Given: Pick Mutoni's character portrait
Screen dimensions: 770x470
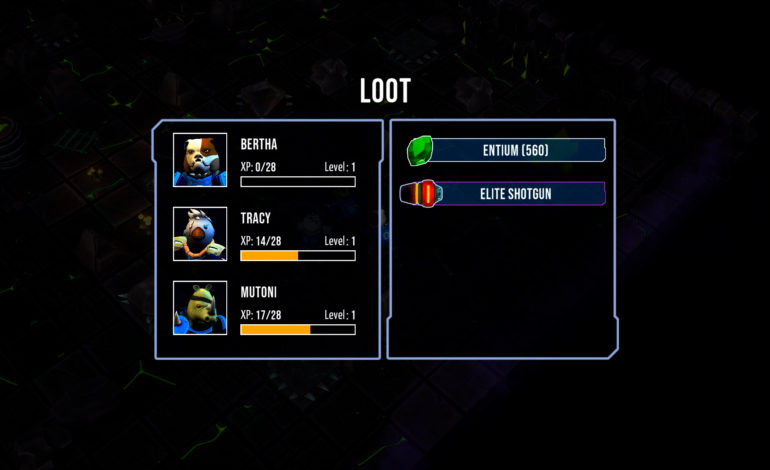Looking at the screenshot, I should [x=200, y=308].
